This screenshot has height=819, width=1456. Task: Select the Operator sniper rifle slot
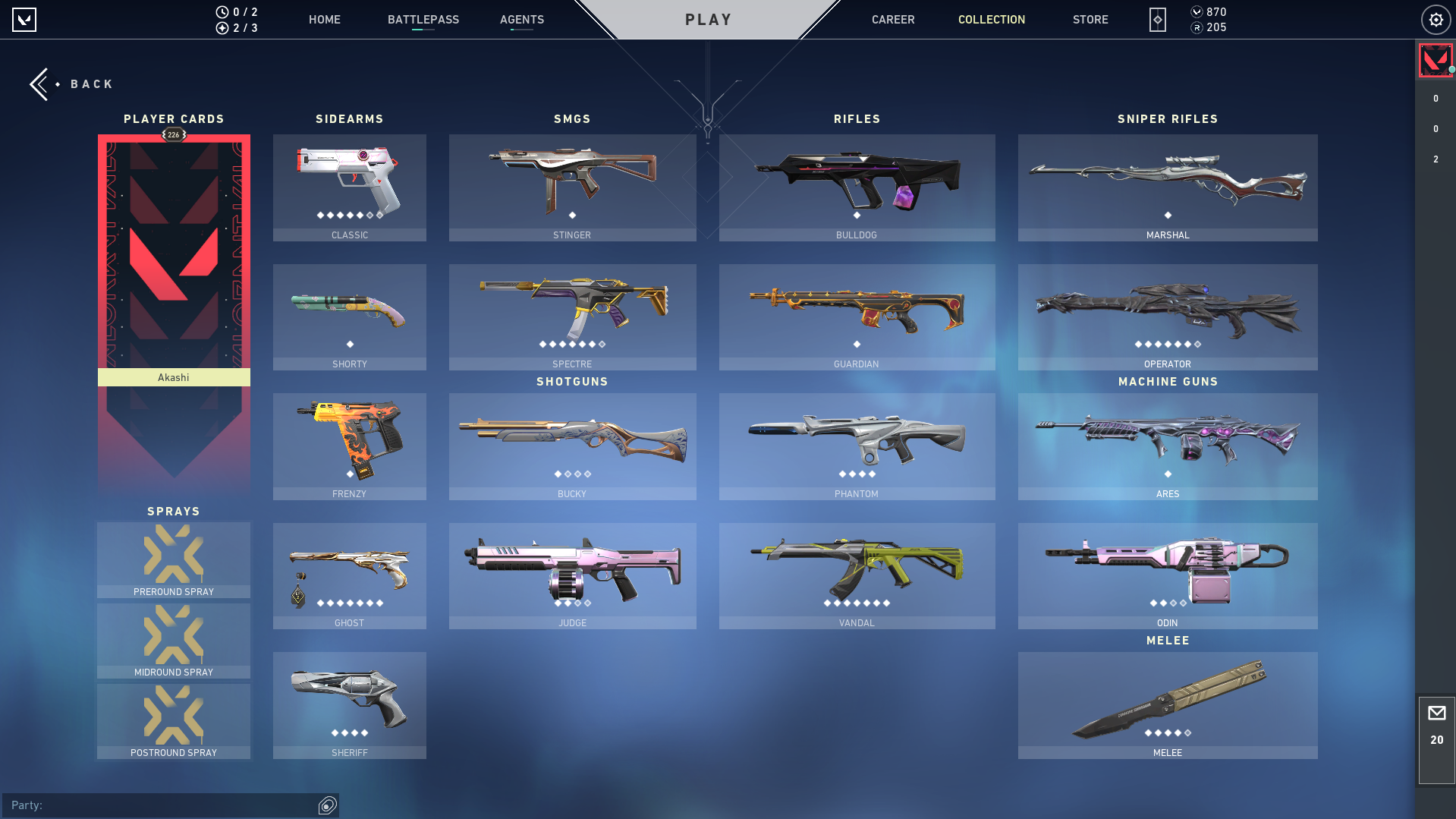coord(1167,317)
